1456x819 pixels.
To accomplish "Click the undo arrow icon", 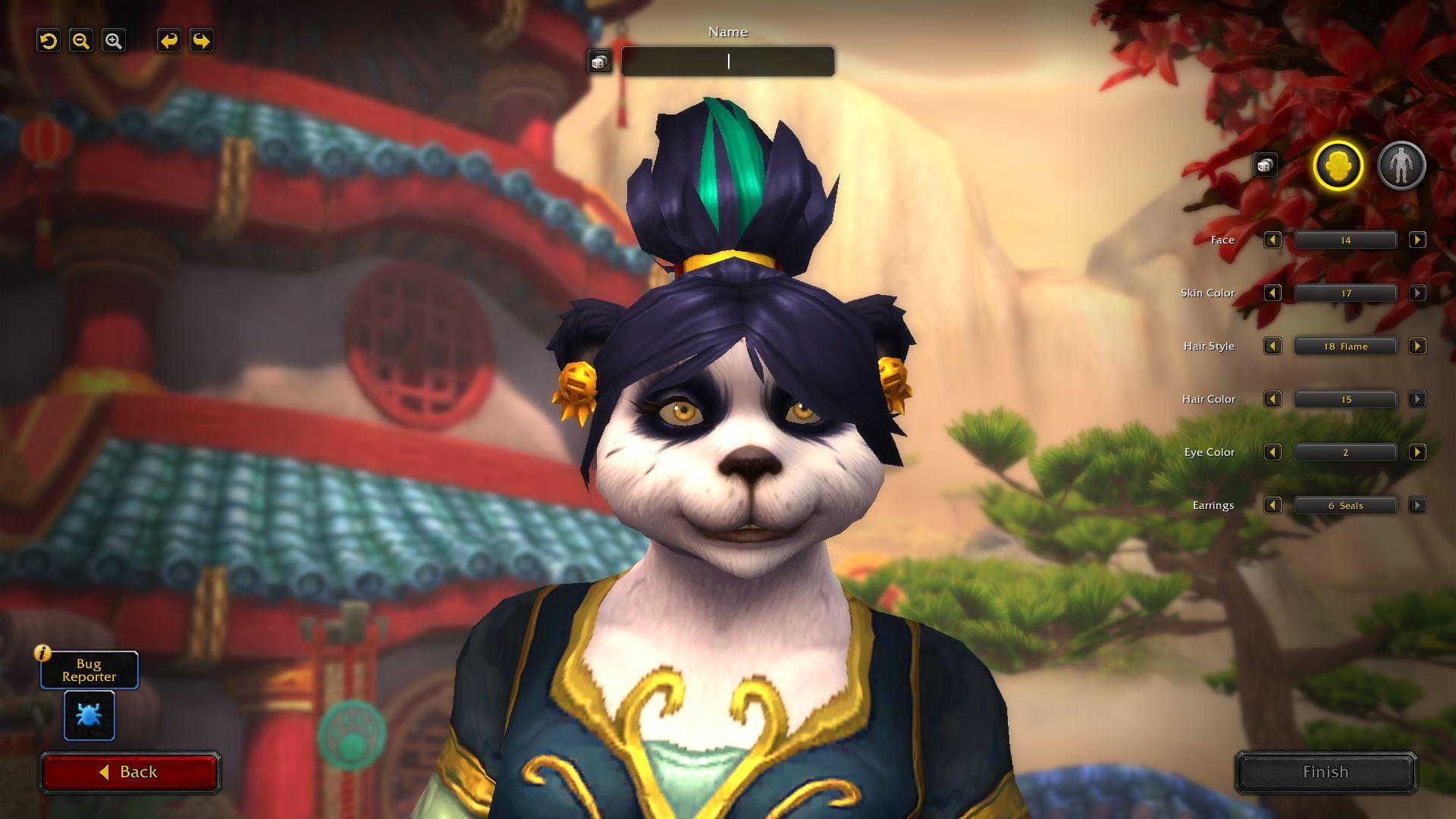I will pos(49,40).
